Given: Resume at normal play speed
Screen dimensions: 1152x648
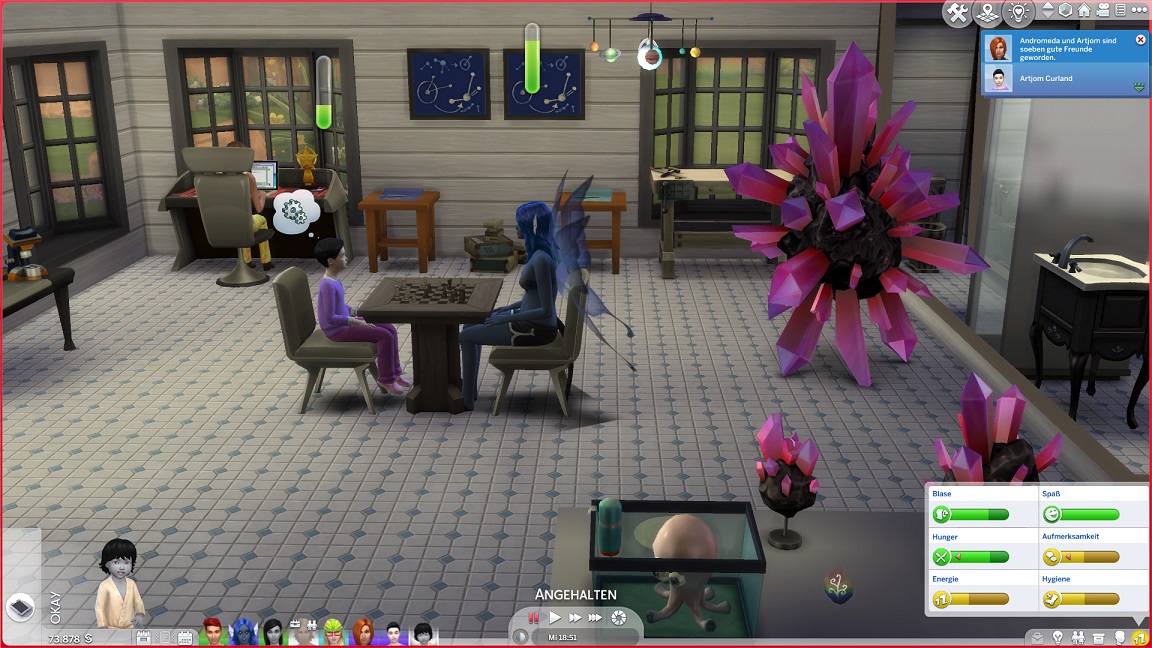Looking at the screenshot, I should coord(555,618).
